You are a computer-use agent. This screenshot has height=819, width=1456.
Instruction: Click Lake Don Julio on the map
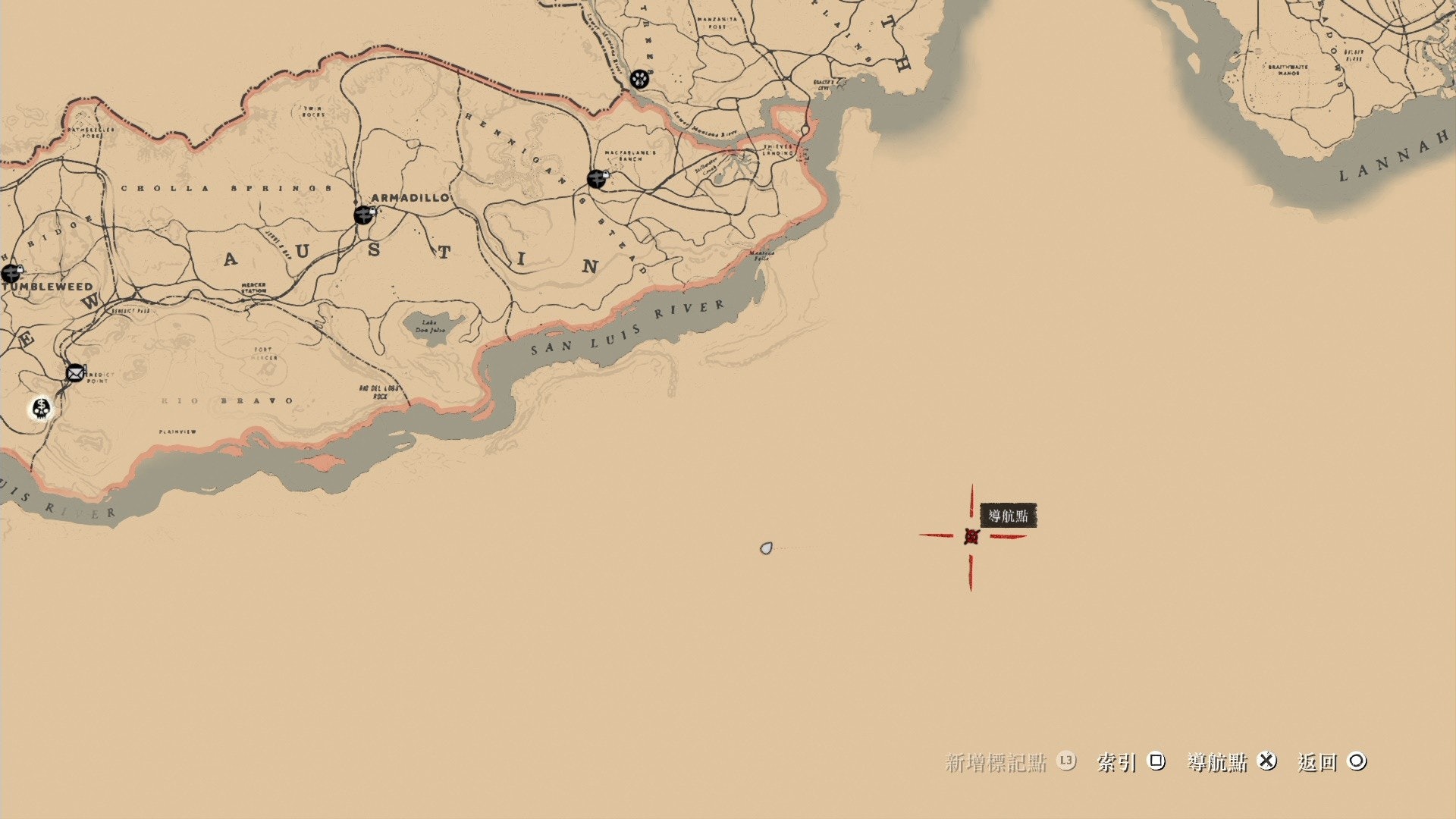[x=430, y=325]
